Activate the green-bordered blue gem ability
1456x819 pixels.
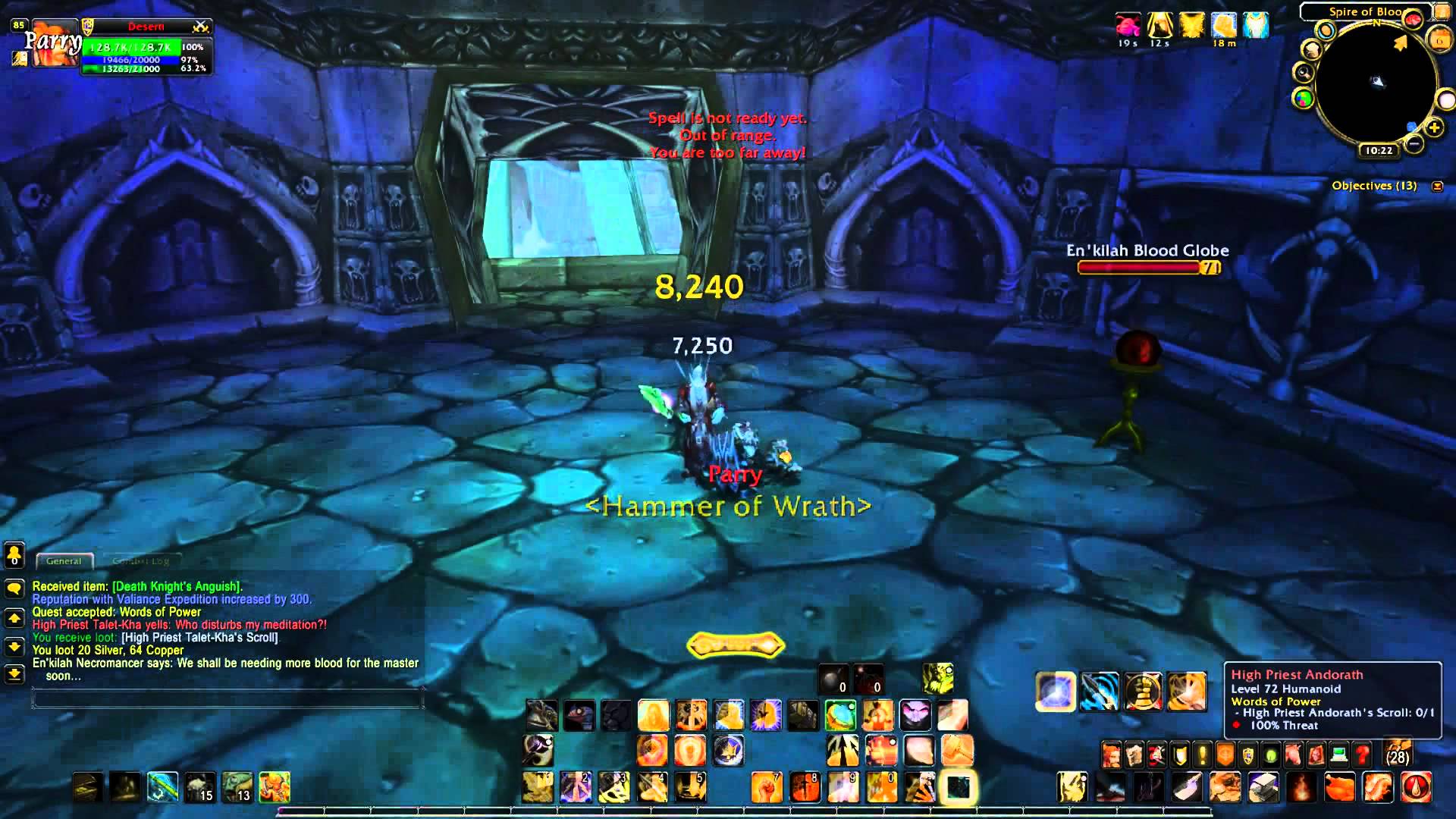tap(840, 715)
